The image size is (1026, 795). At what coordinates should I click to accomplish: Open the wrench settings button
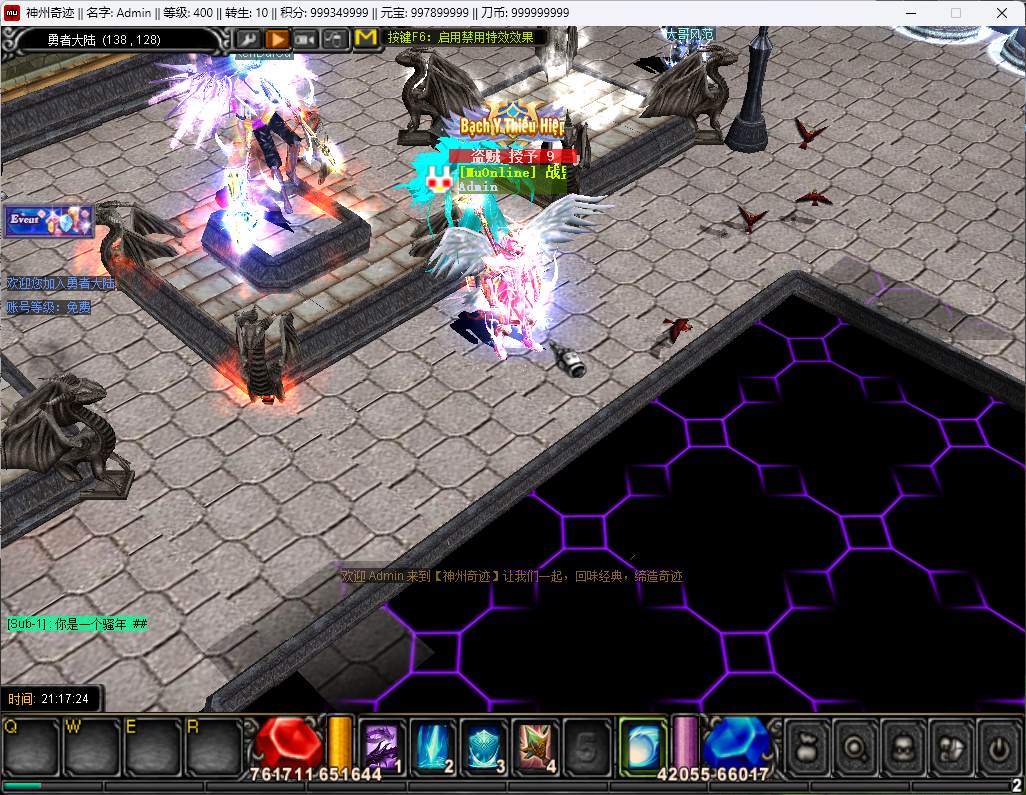point(247,39)
